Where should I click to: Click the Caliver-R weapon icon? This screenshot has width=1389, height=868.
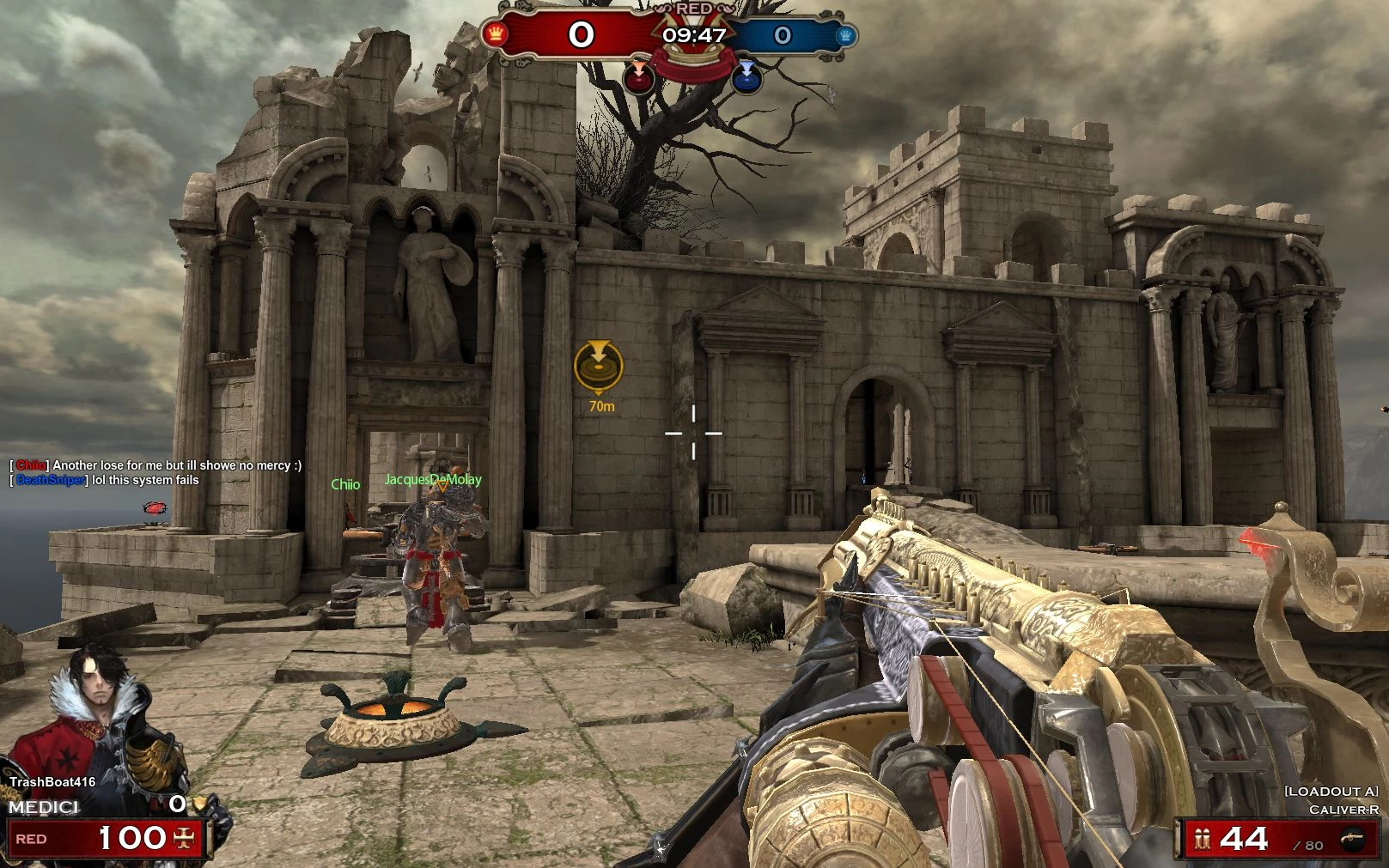tap(1351, 839)
